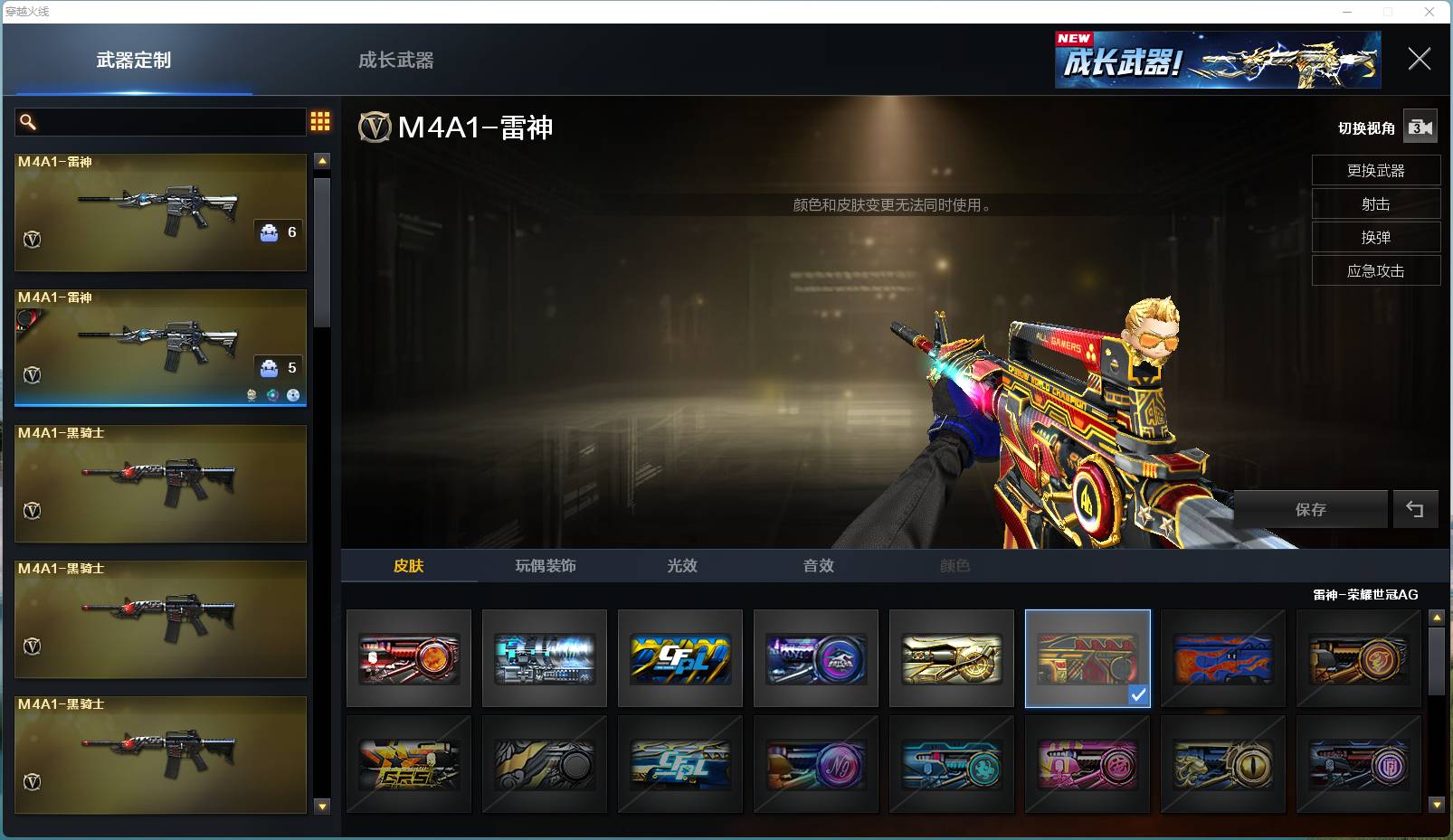The height and width of the screenshot is (840, 1453).
Task: Choose the 更换武器 button
Action: pos(1375,170)
